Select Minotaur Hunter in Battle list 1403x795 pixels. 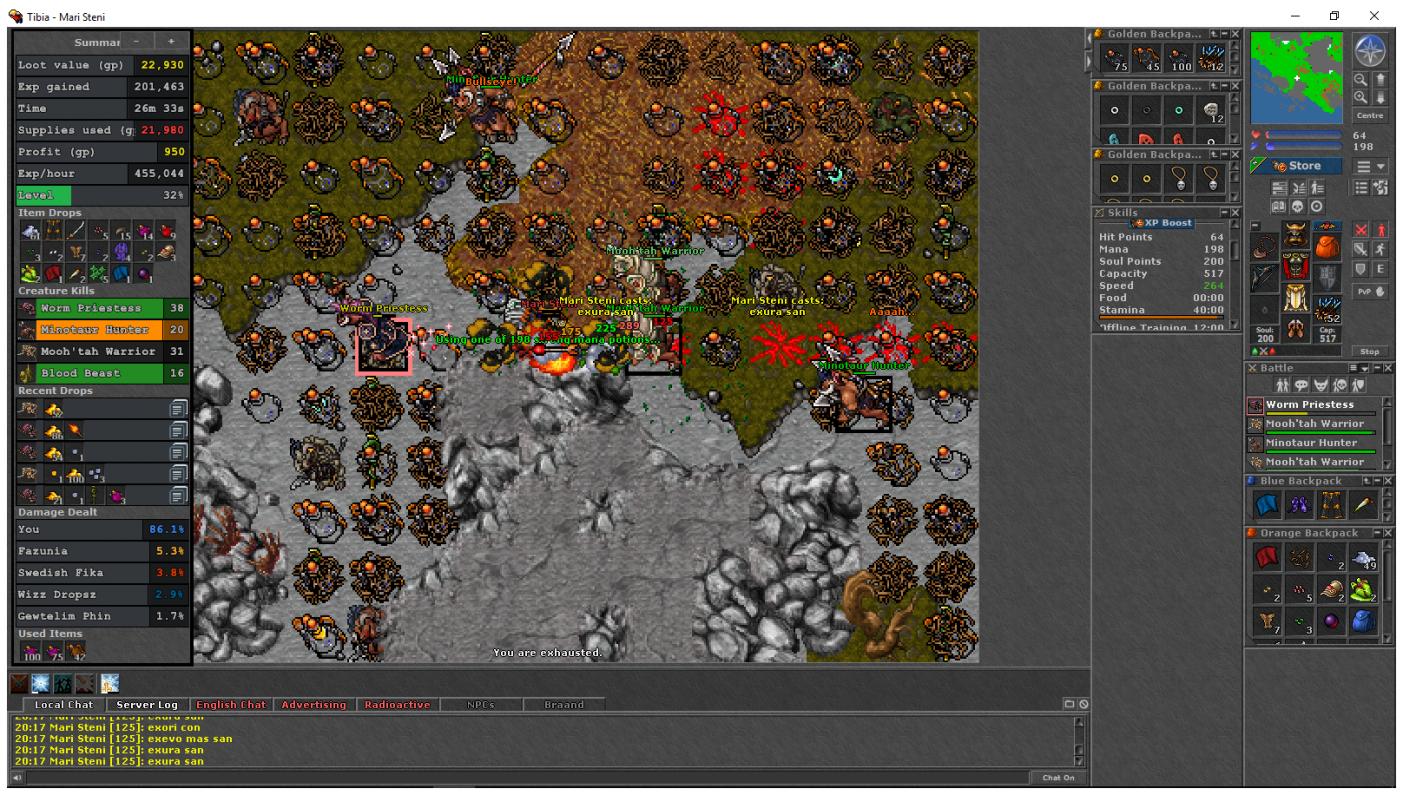1310,443
